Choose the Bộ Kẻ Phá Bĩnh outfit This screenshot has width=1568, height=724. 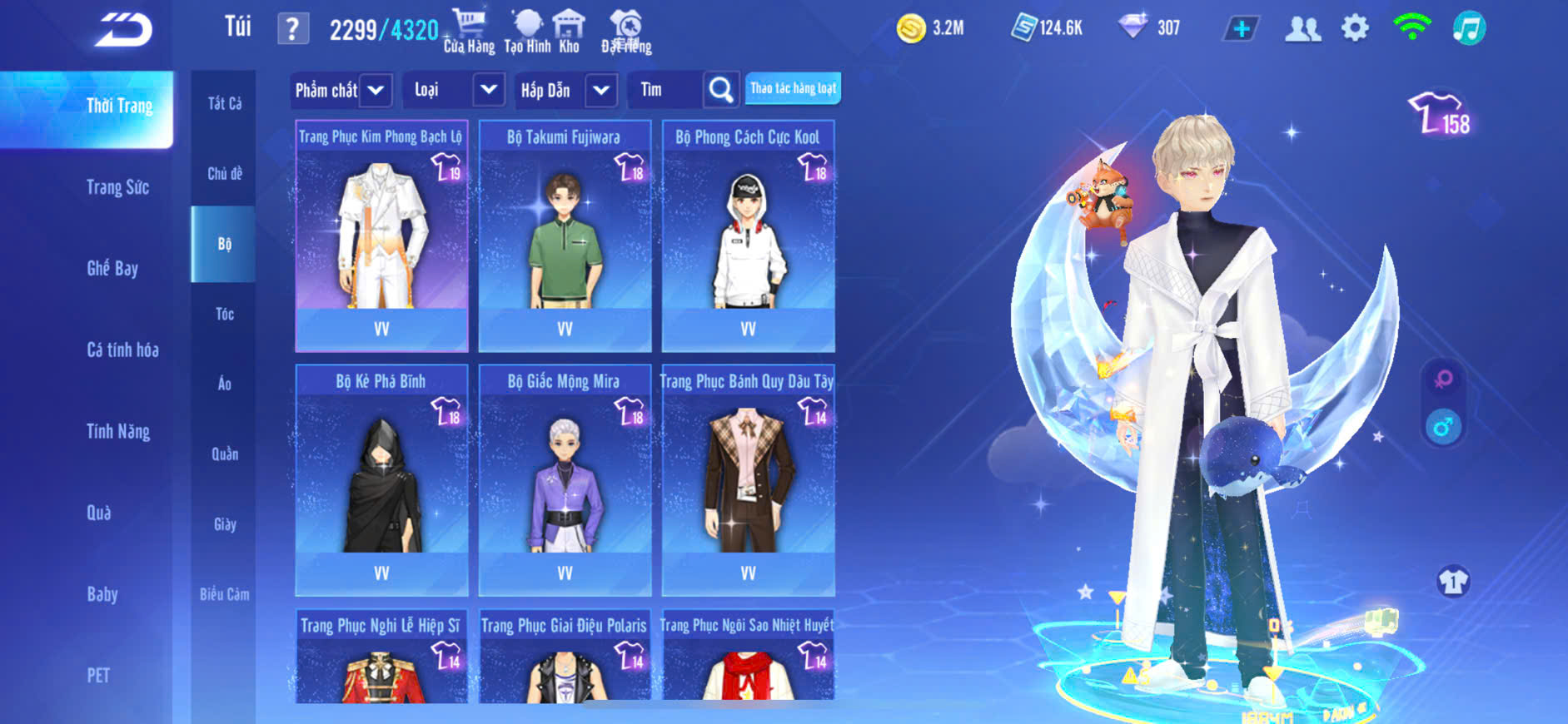[x=381, y=480]
